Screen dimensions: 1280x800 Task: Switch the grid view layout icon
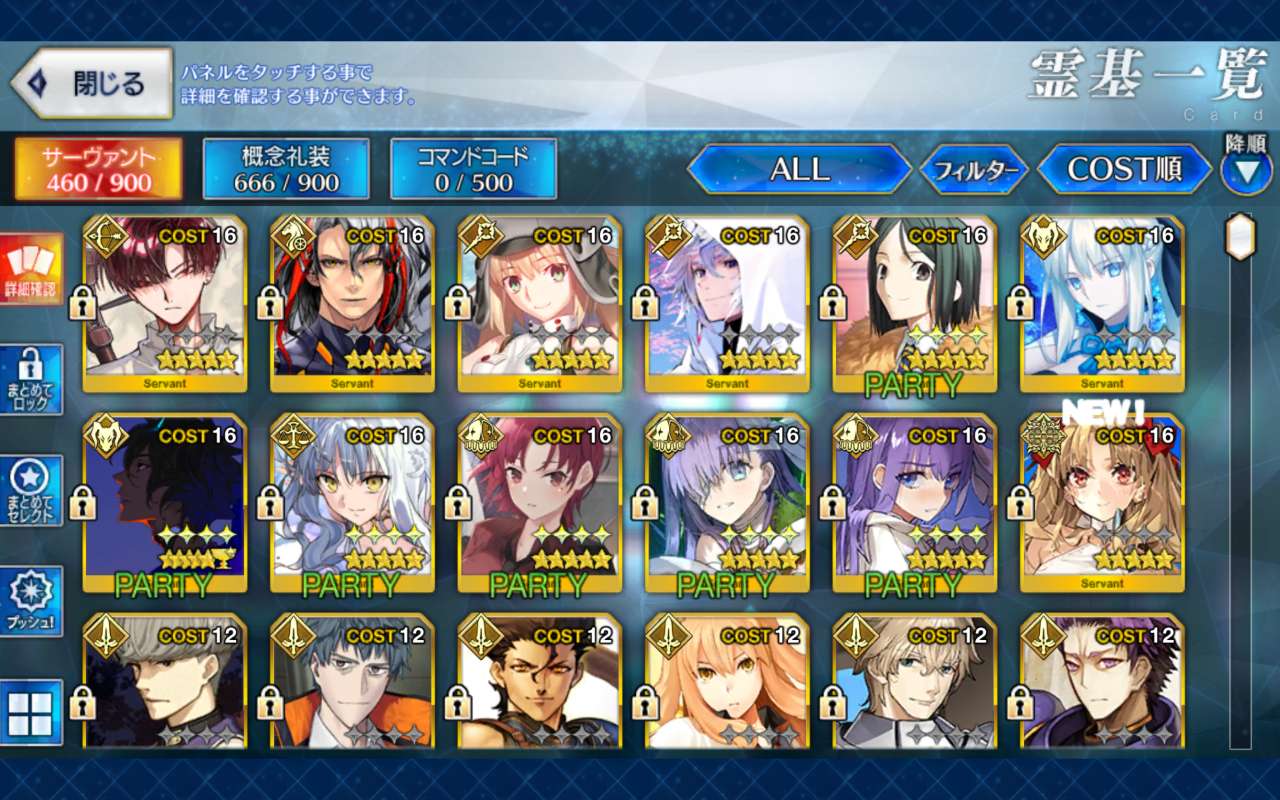[x=32, y=713]
